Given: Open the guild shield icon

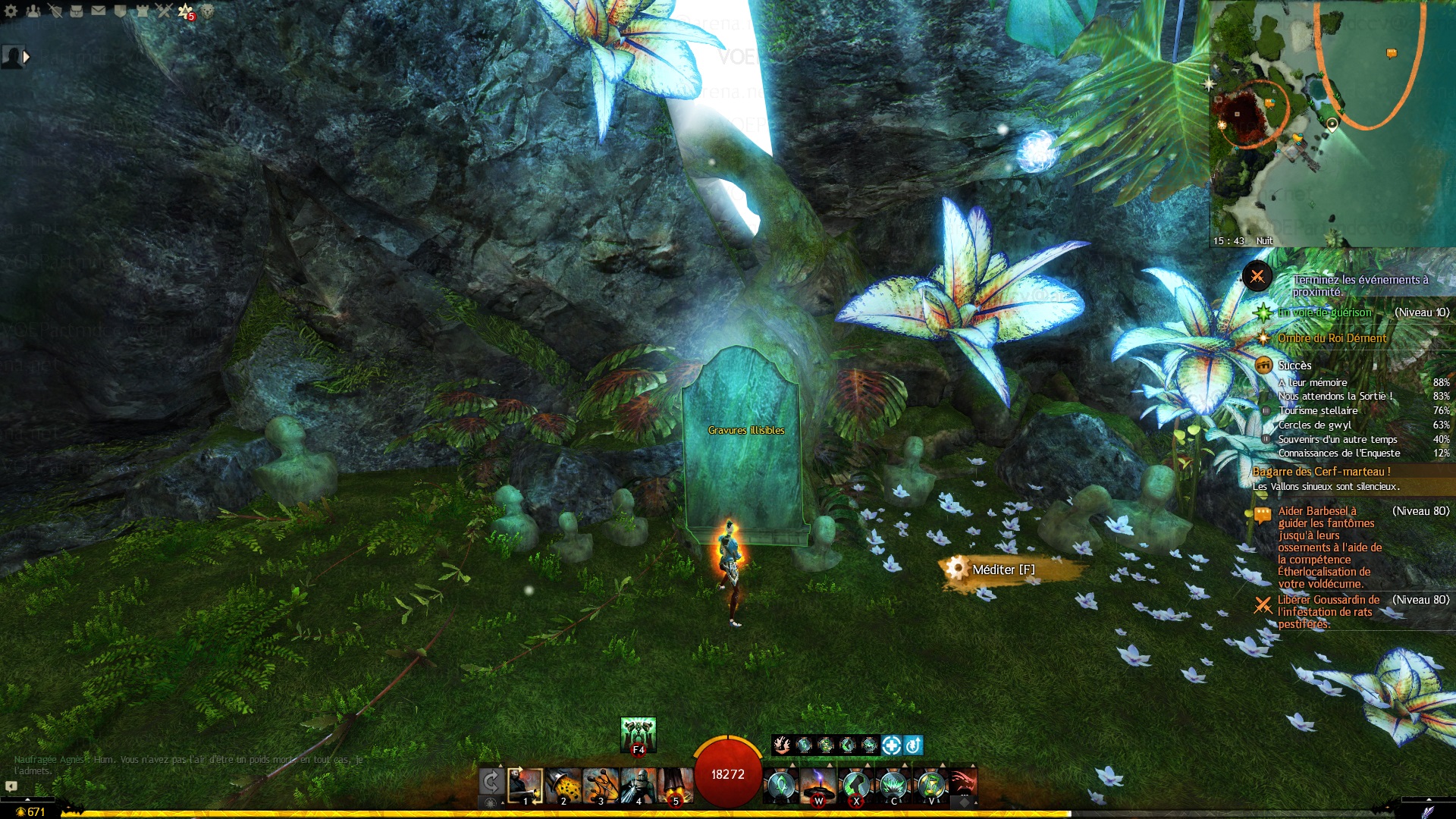Looking at the screenshot, I should (121, 11).
